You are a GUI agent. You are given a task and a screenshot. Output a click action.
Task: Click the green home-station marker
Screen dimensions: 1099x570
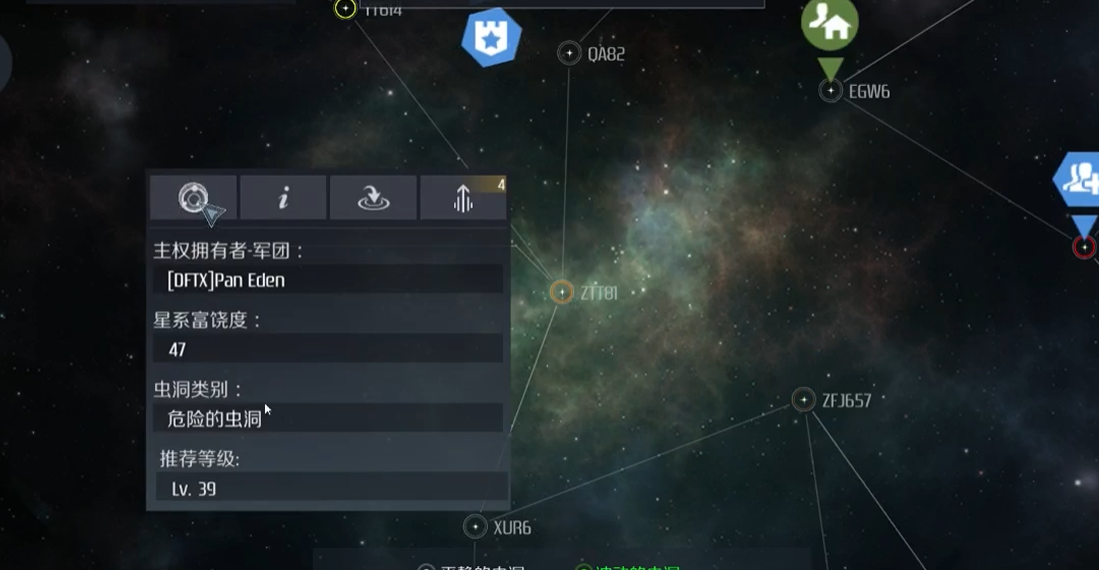point(830,24)
